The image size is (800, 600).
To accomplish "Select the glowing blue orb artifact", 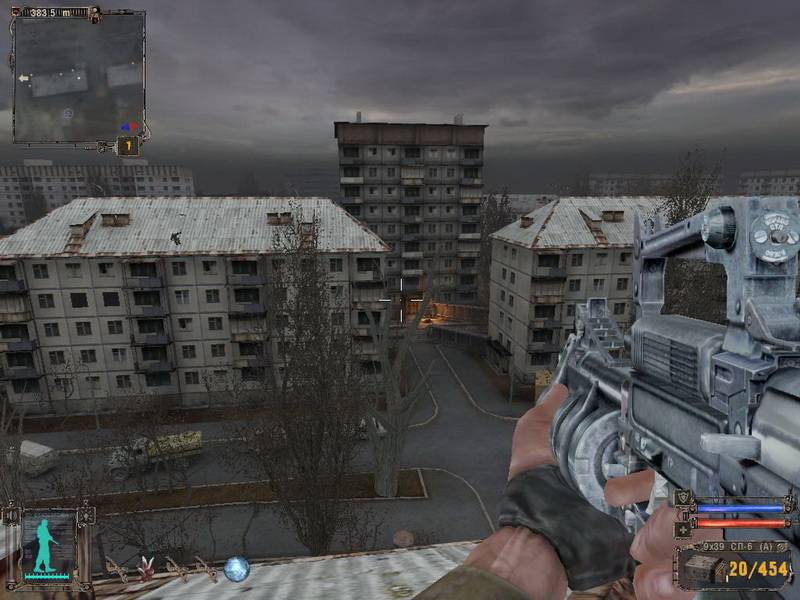I will tap(237, 568).
